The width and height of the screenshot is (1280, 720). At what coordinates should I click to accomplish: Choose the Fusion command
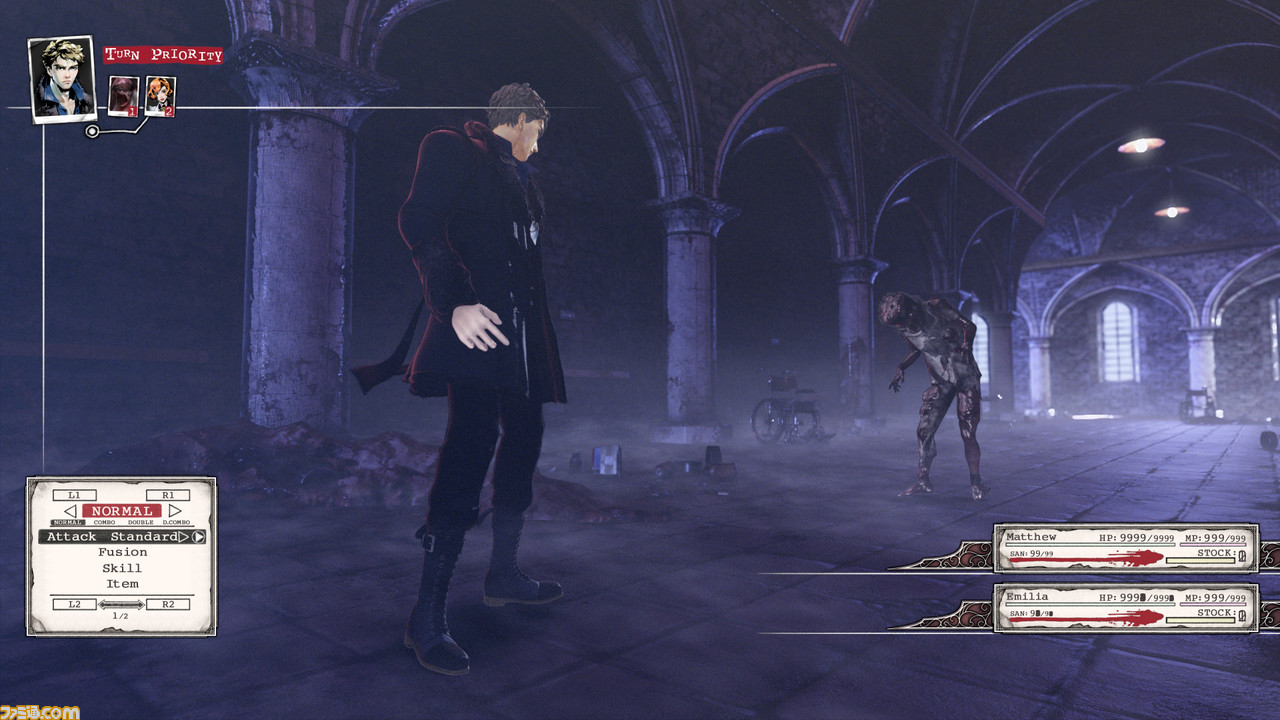pos(122,552)
